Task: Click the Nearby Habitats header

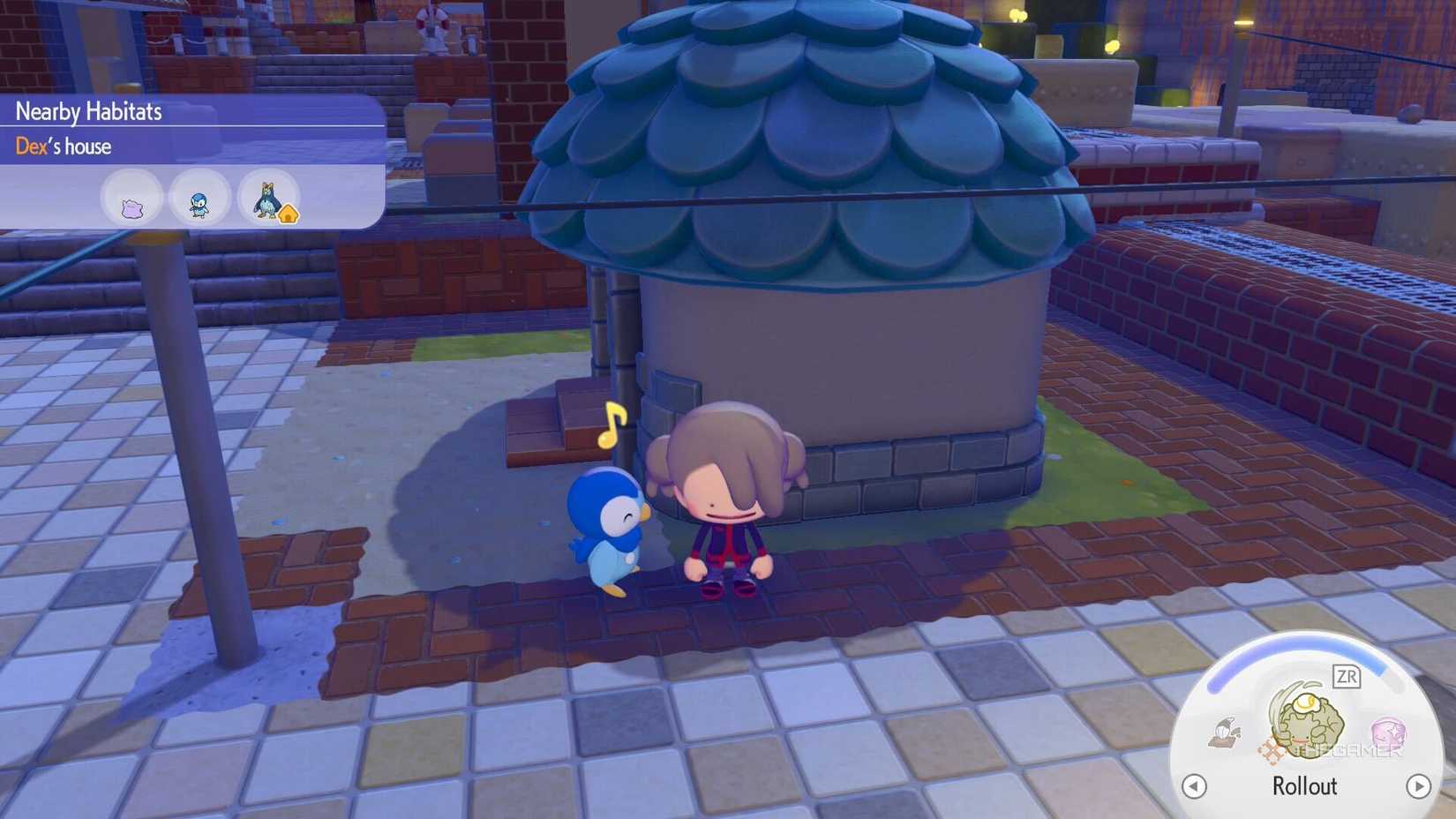Action: (88, 111)
